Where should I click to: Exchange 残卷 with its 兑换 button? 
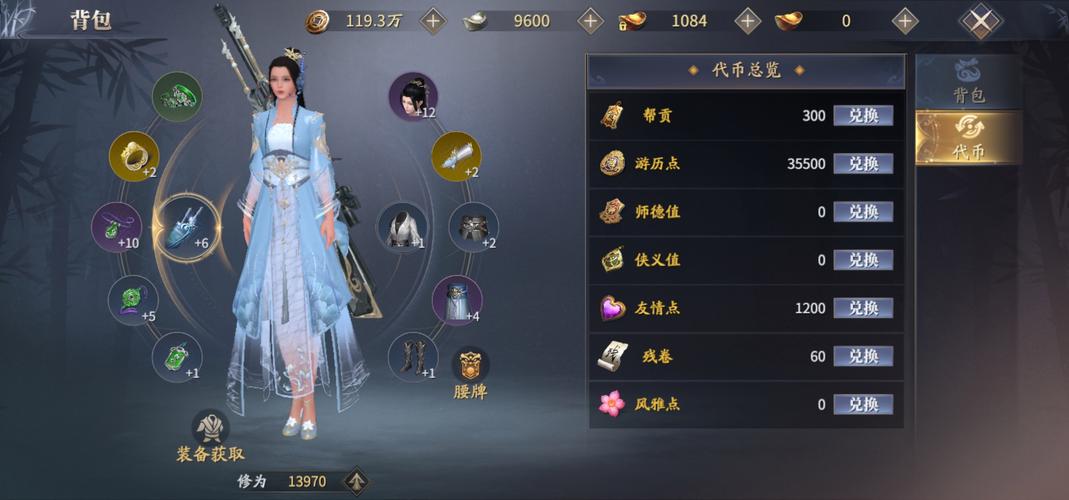(863, 356)
